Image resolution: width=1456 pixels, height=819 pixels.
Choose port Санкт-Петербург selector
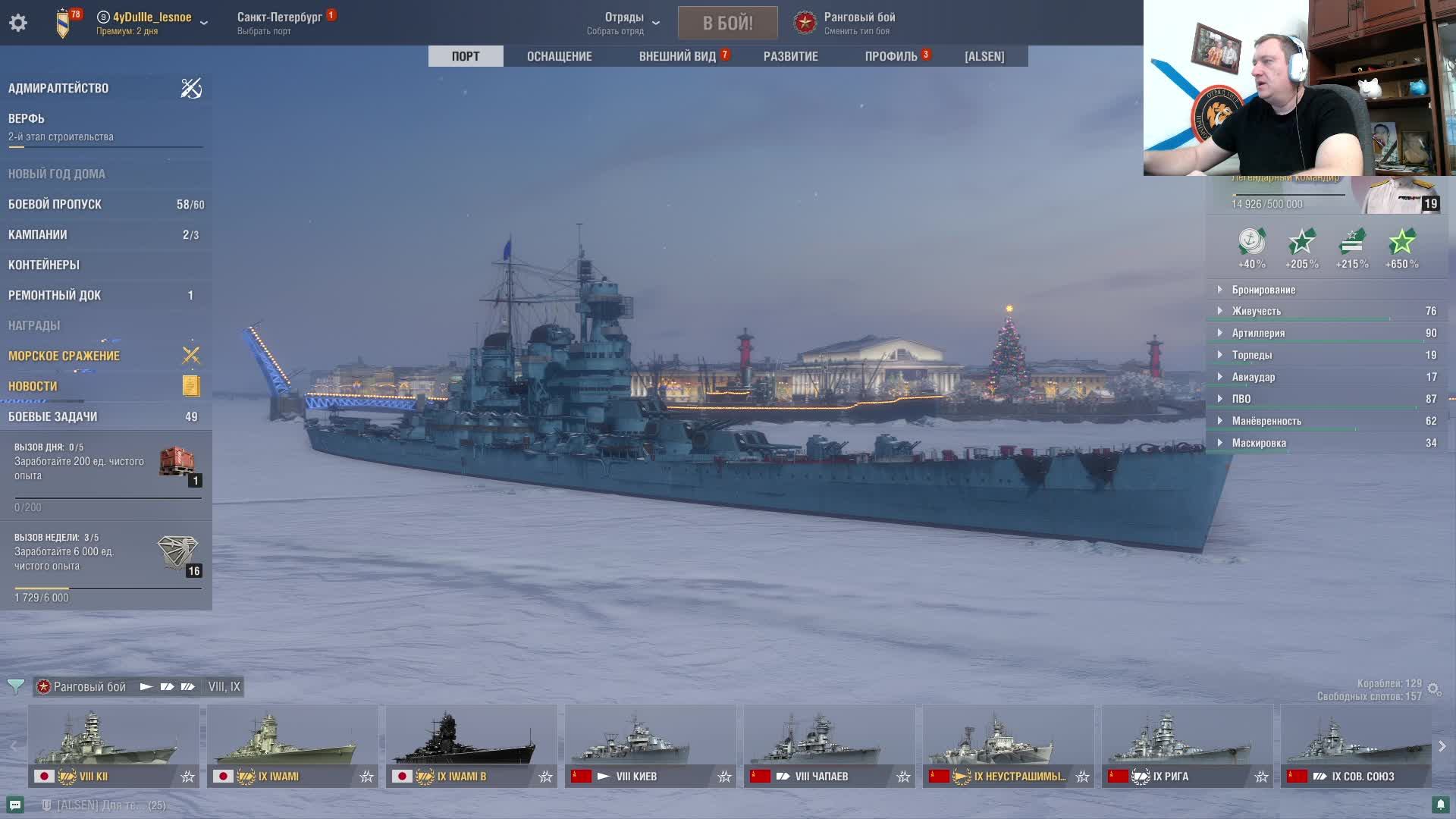[279, 23]
